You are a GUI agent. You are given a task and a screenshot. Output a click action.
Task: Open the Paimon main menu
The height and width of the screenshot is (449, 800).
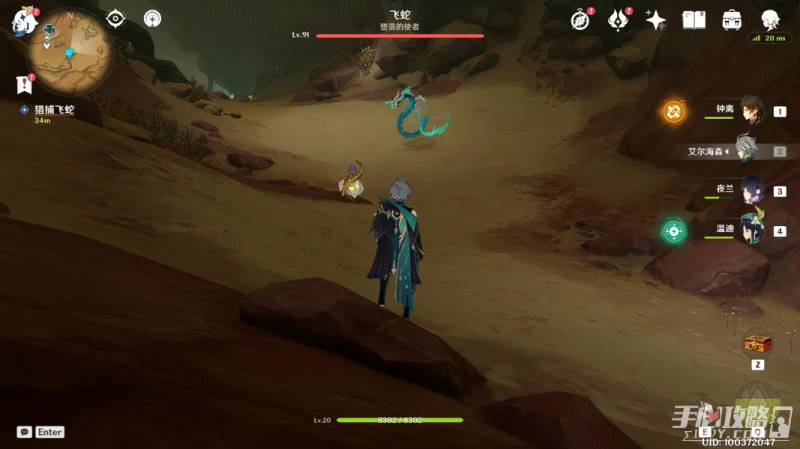pos(22,18)
